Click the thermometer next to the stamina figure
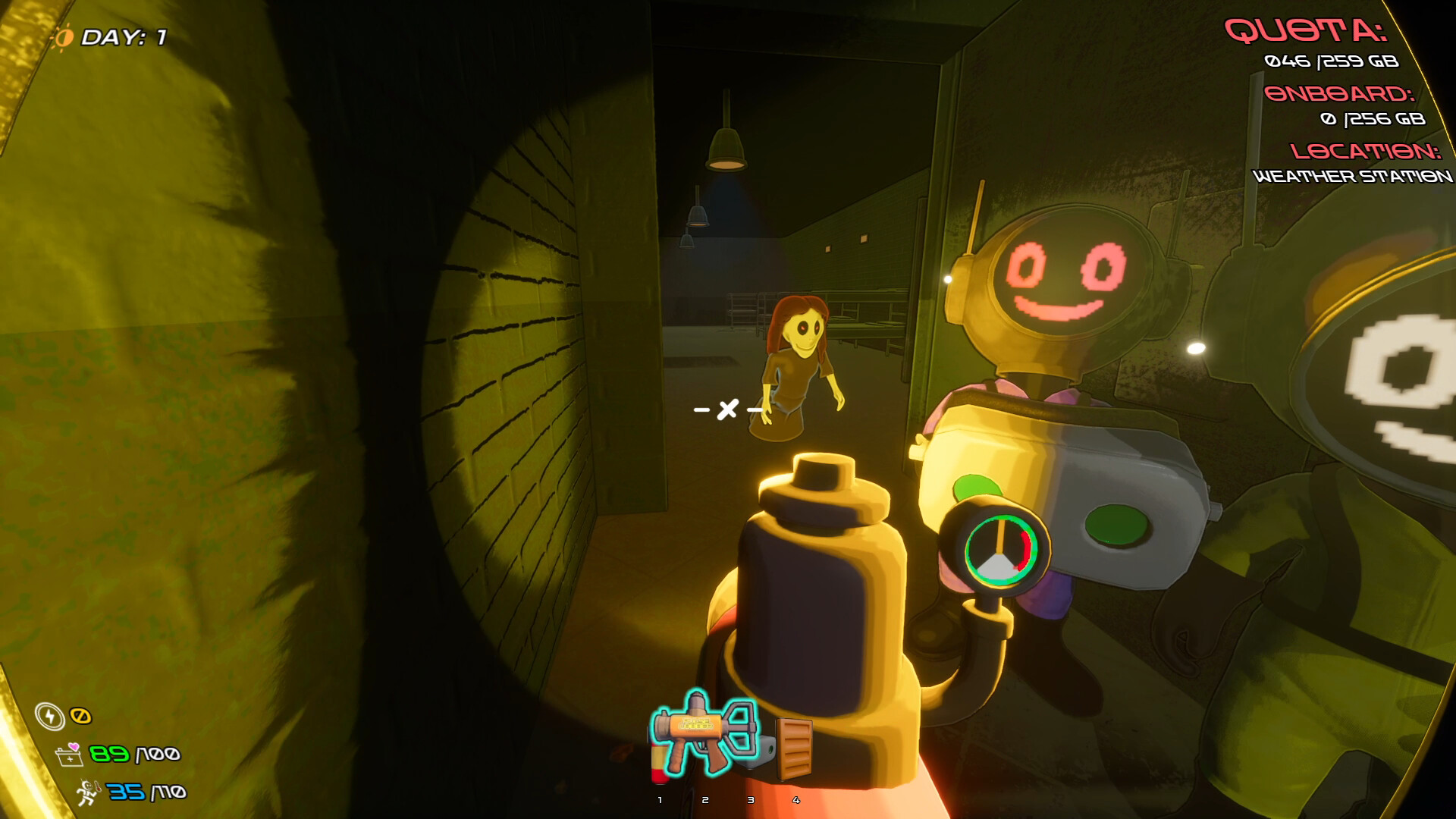This screenshot has width=1456, height=819. coord(98,787)
